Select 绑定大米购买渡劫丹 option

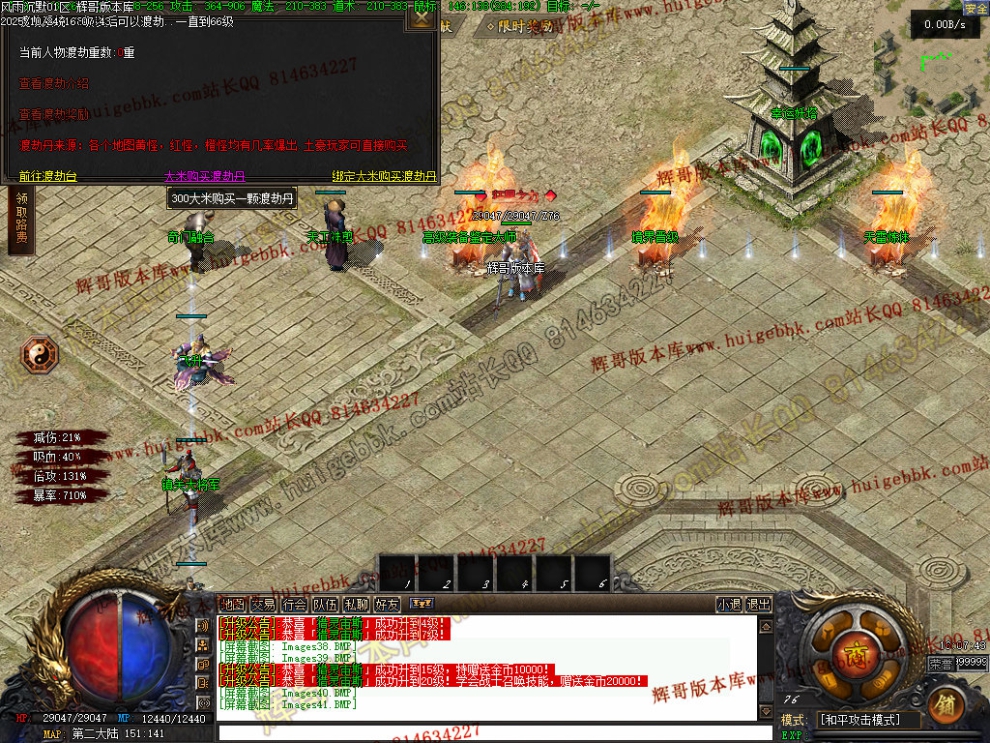coord(384,176)
